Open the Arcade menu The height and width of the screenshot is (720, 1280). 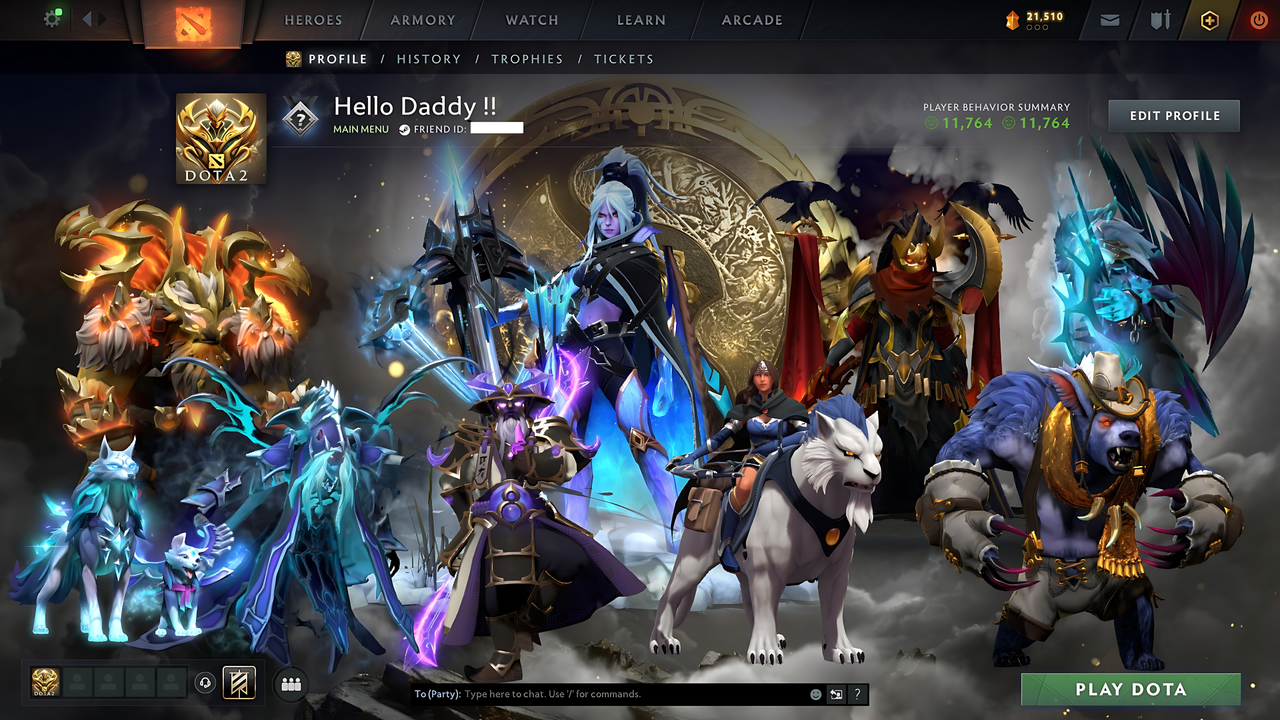pyautogui.click(x=750, y=20)
